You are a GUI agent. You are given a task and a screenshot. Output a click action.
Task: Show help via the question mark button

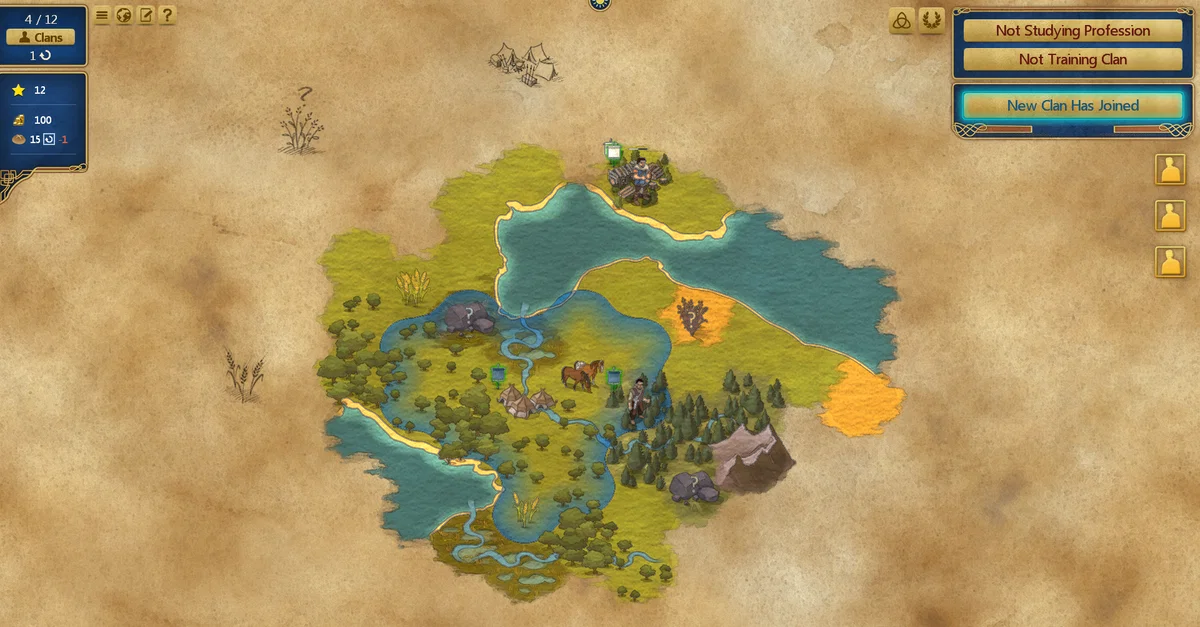tap(167, 15)
